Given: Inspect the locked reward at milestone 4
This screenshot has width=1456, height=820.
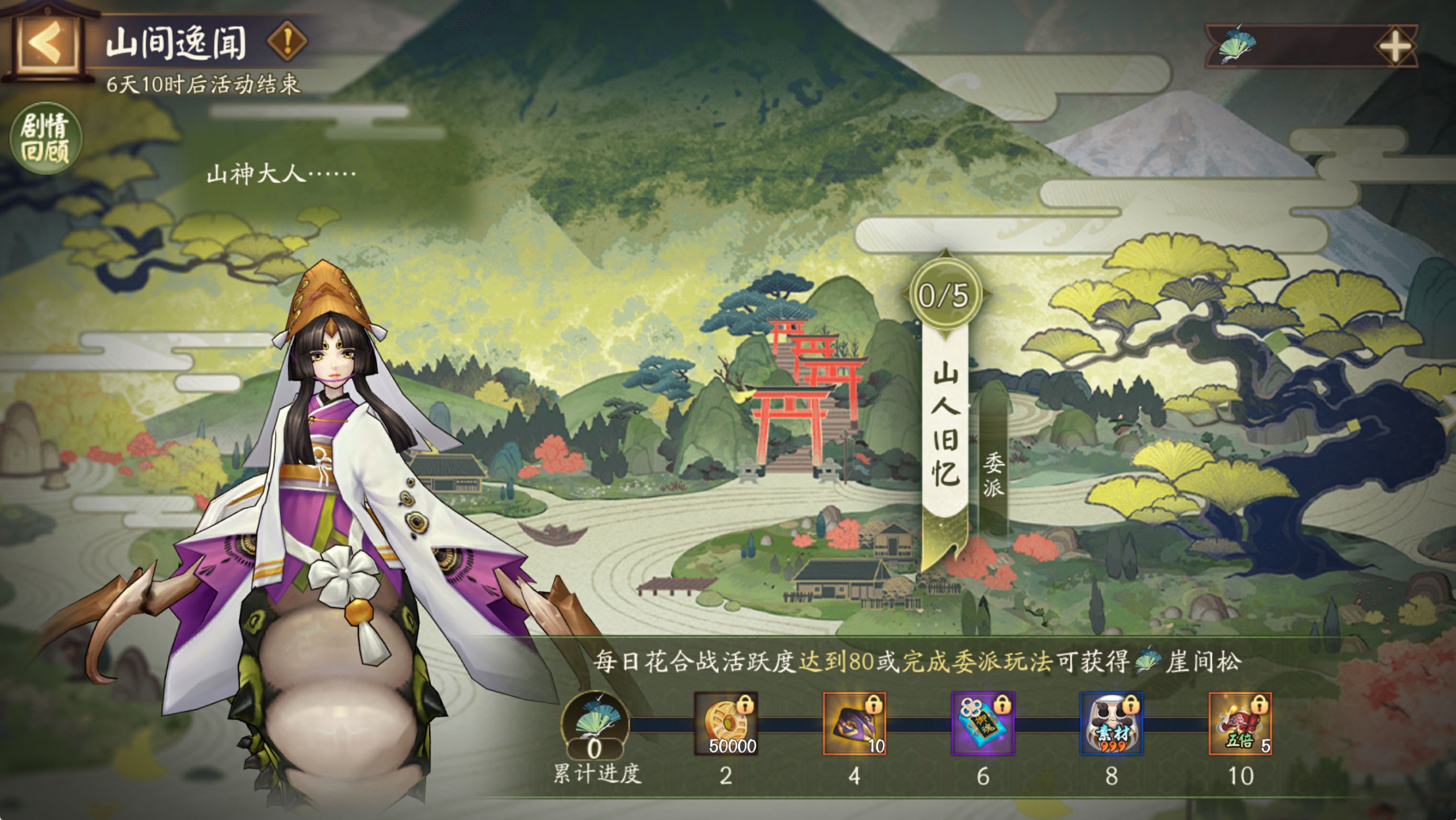Looking at the screenshot, I should pyautogui.click(x=854, y=723).
